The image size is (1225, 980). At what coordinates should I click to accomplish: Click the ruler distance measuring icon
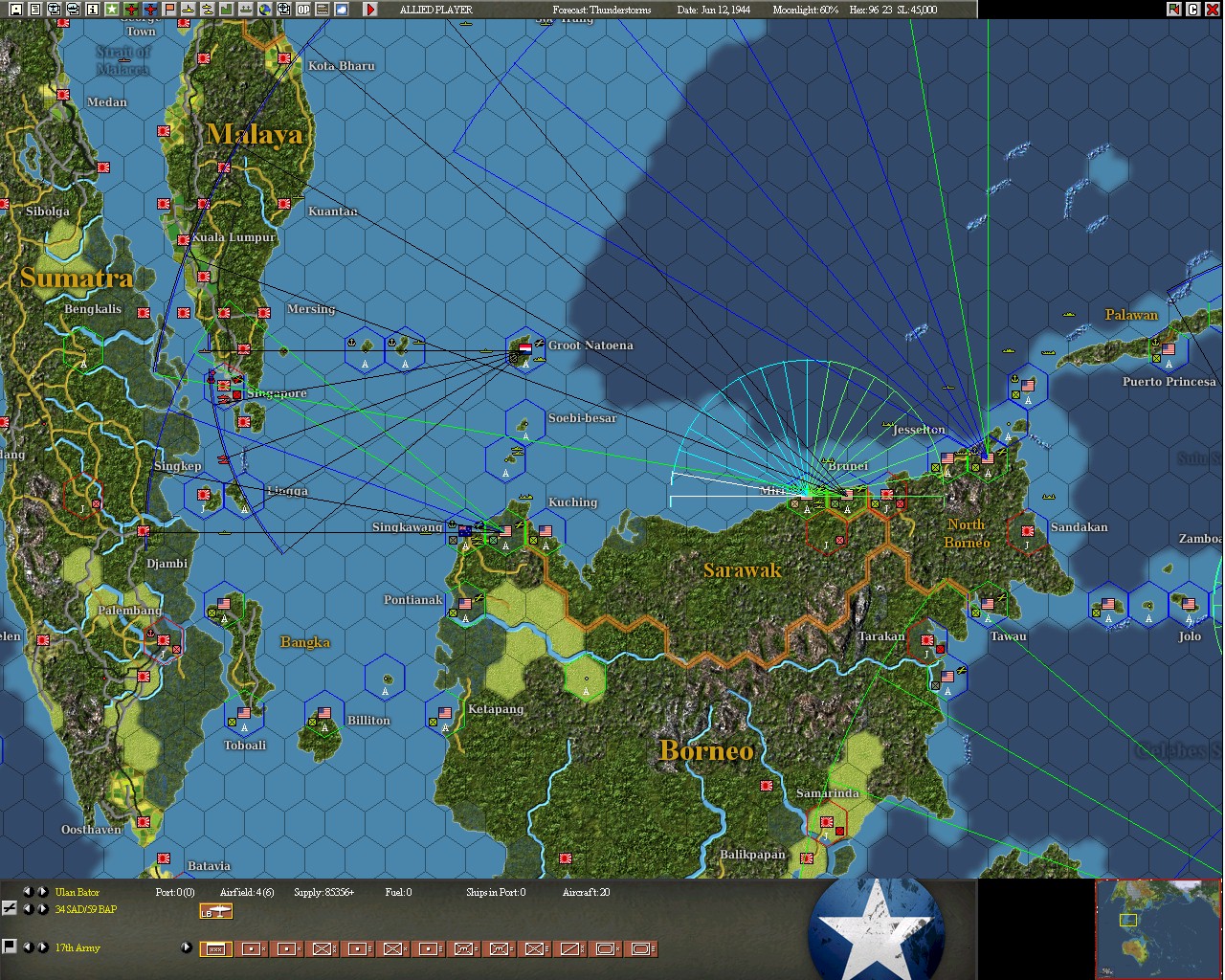coord(321,10)
